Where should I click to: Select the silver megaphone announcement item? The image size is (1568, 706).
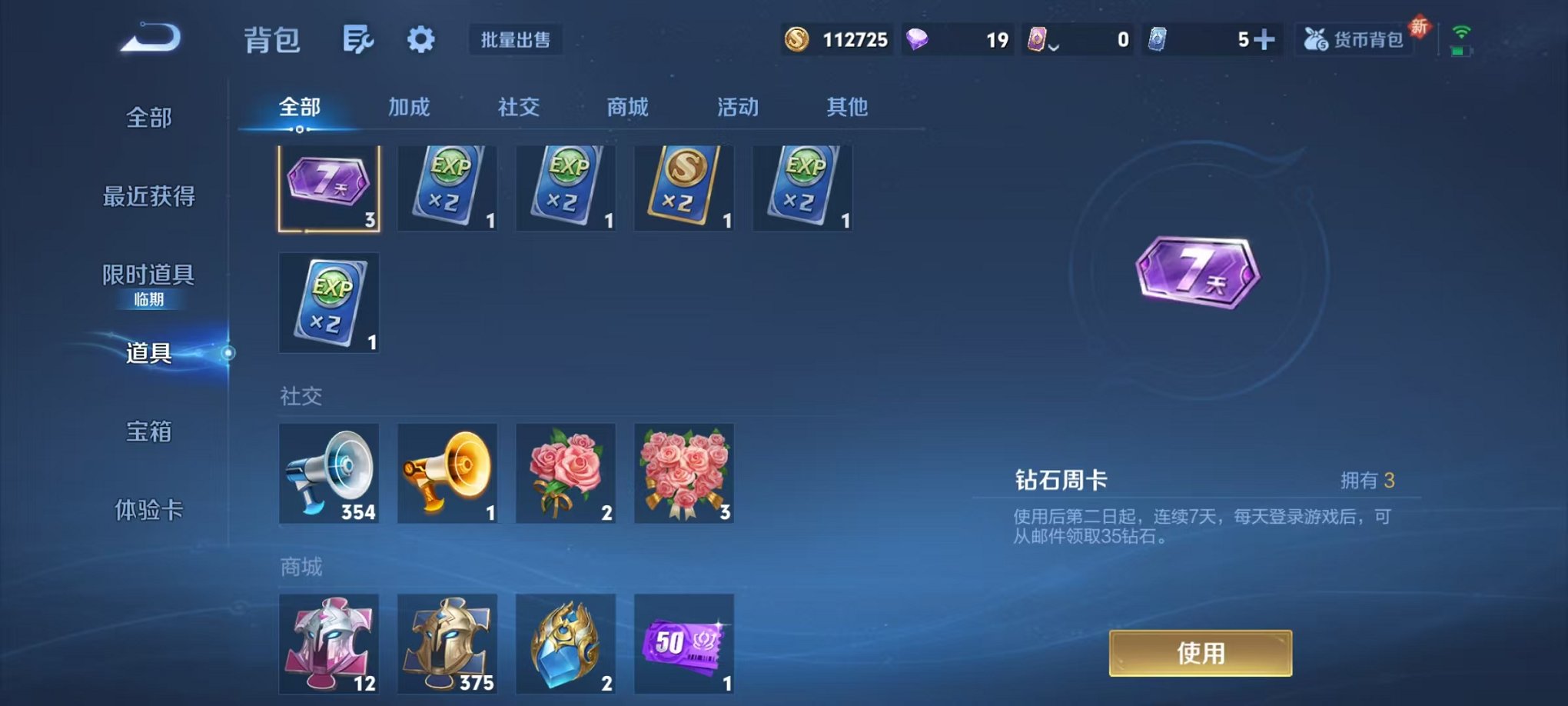(329, 472)
